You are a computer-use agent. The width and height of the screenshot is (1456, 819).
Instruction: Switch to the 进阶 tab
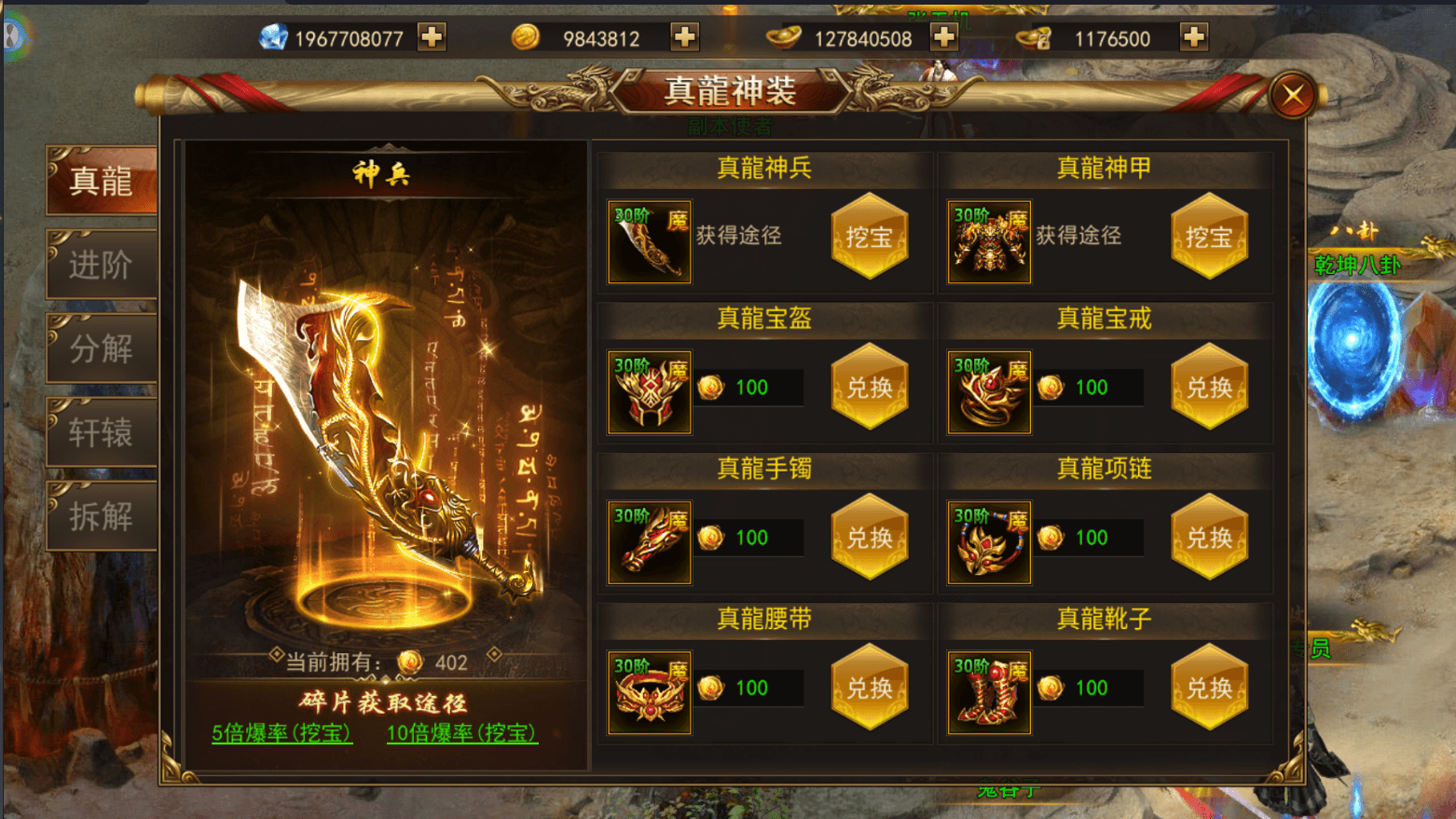click(x=100, y=264)
